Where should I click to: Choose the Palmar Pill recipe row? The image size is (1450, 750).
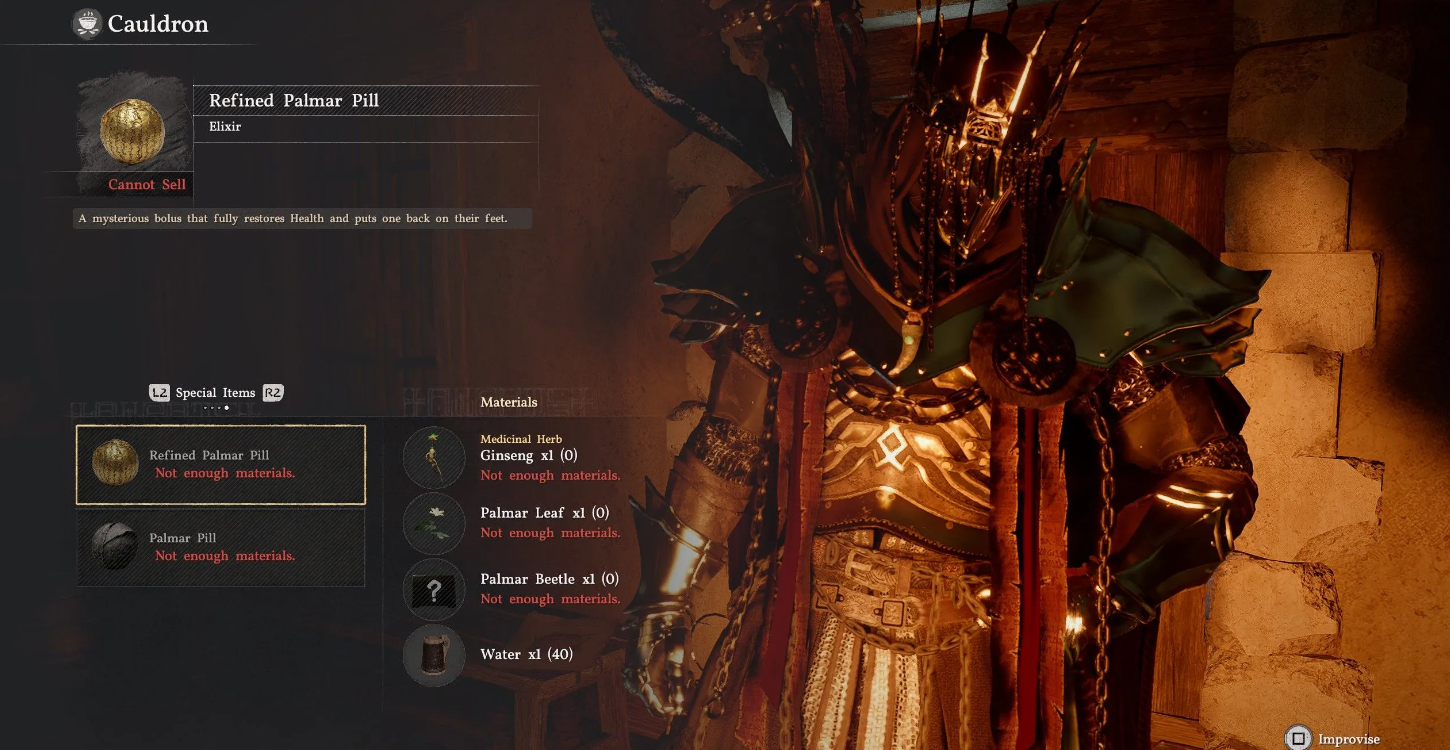tap(221, 546)
